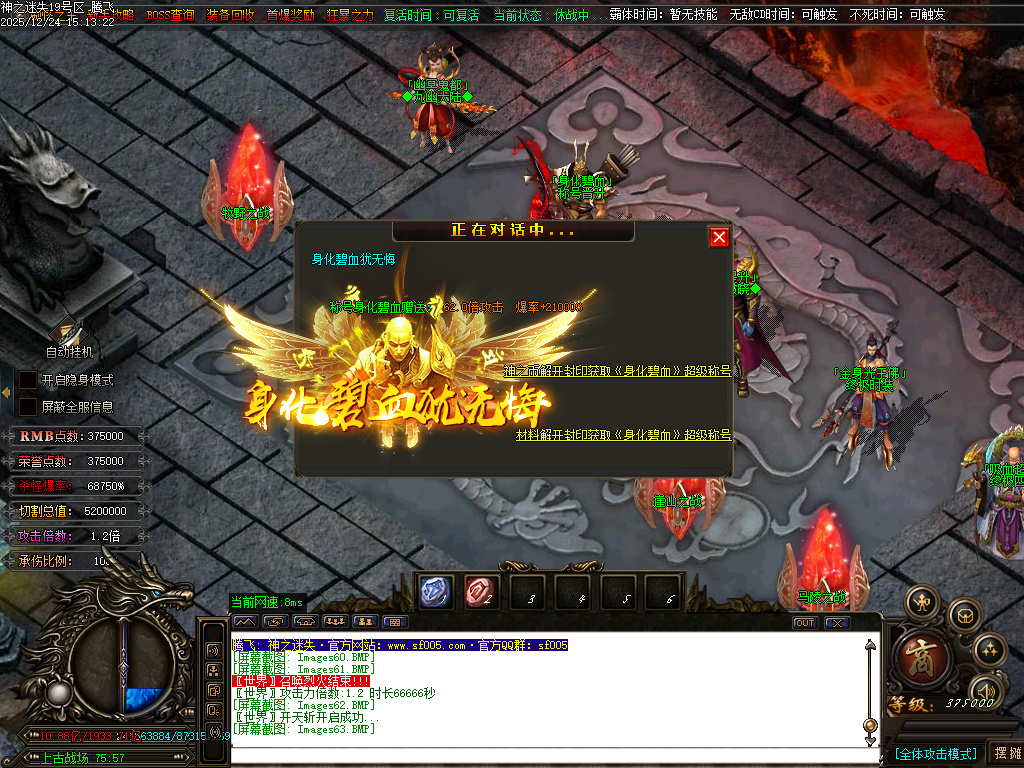
Task: Choose 神之击 unseal option for 身化碧血 title
Action: pos(617,371)
